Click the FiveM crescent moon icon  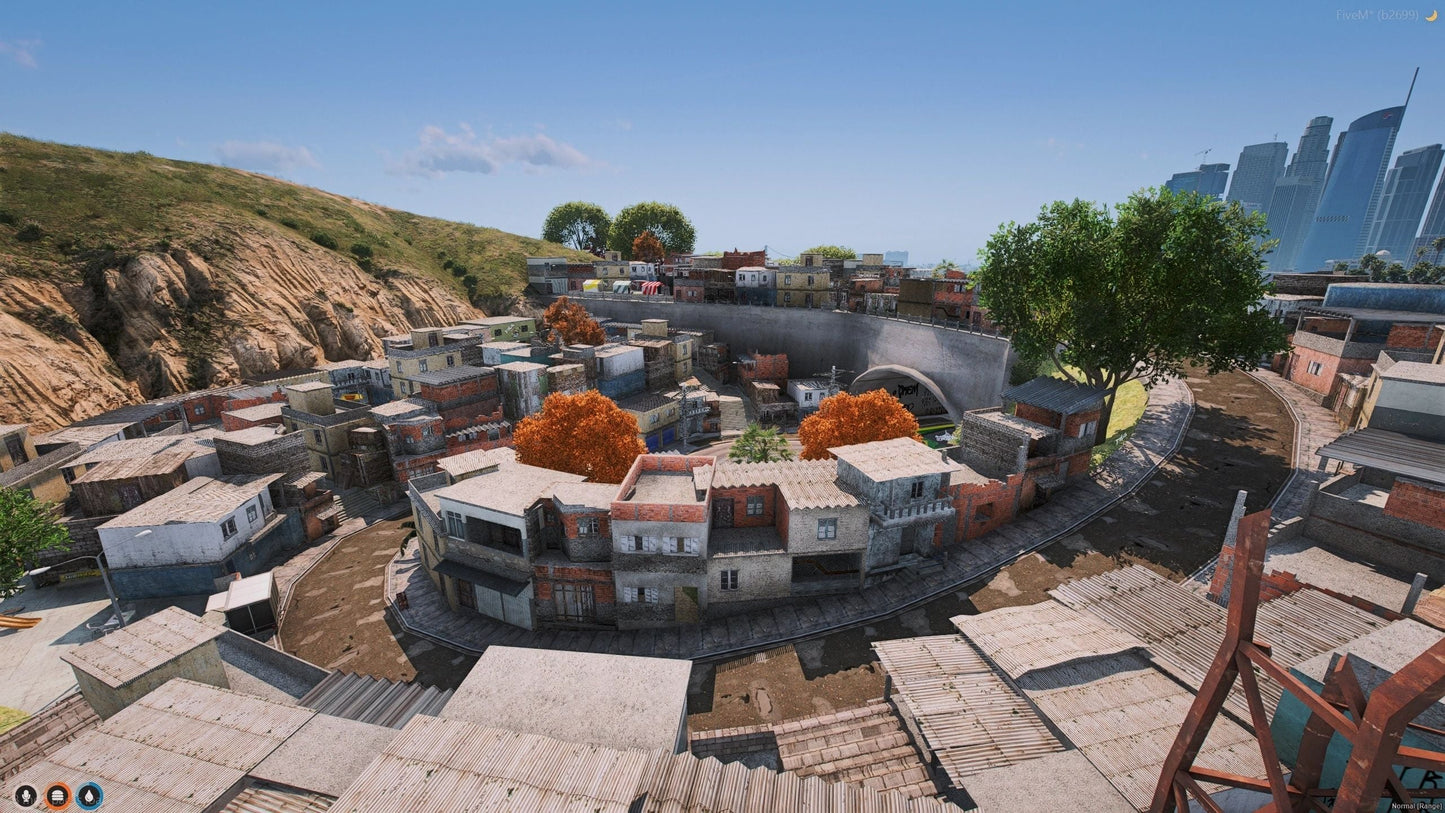point(1429,15)
